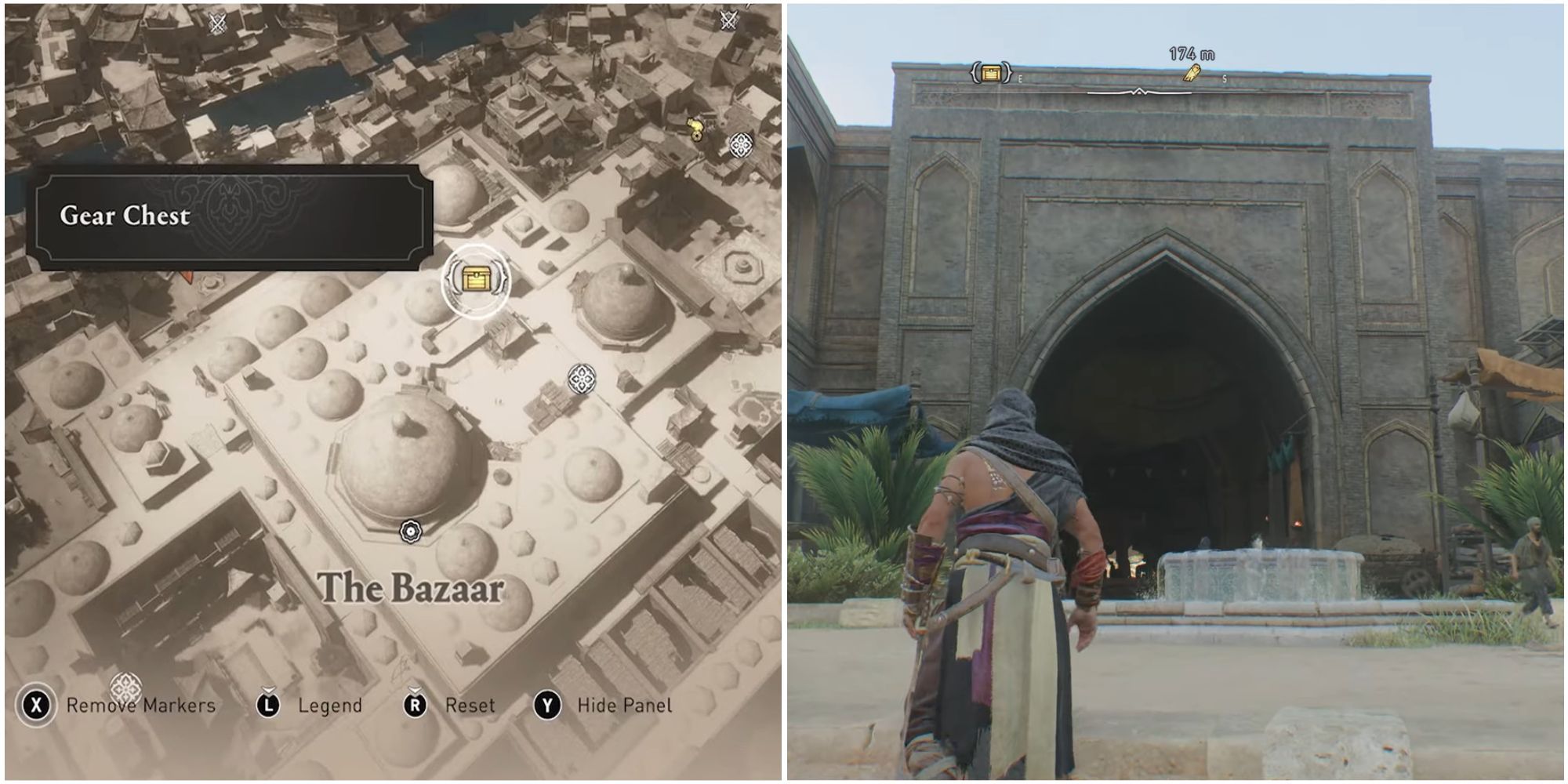This screenshot has width=1568, height=784.
Task: Click the 174 m distance indicator
Action: [1193, 53]
